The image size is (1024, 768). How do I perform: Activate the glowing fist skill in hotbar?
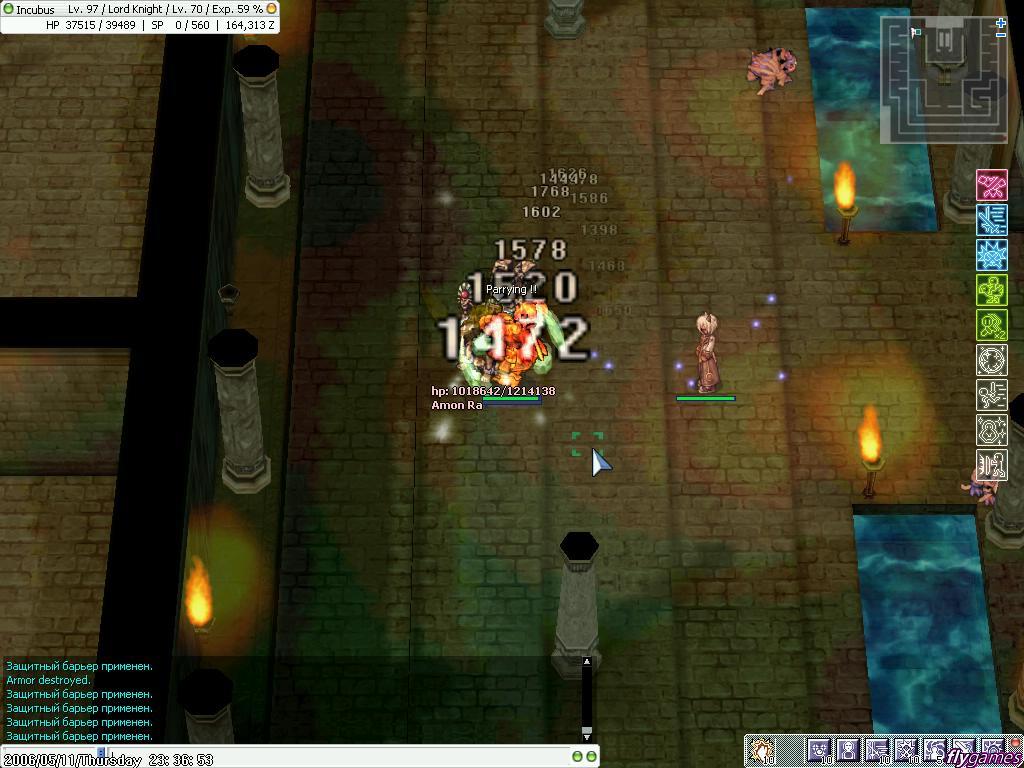point(762,750)
